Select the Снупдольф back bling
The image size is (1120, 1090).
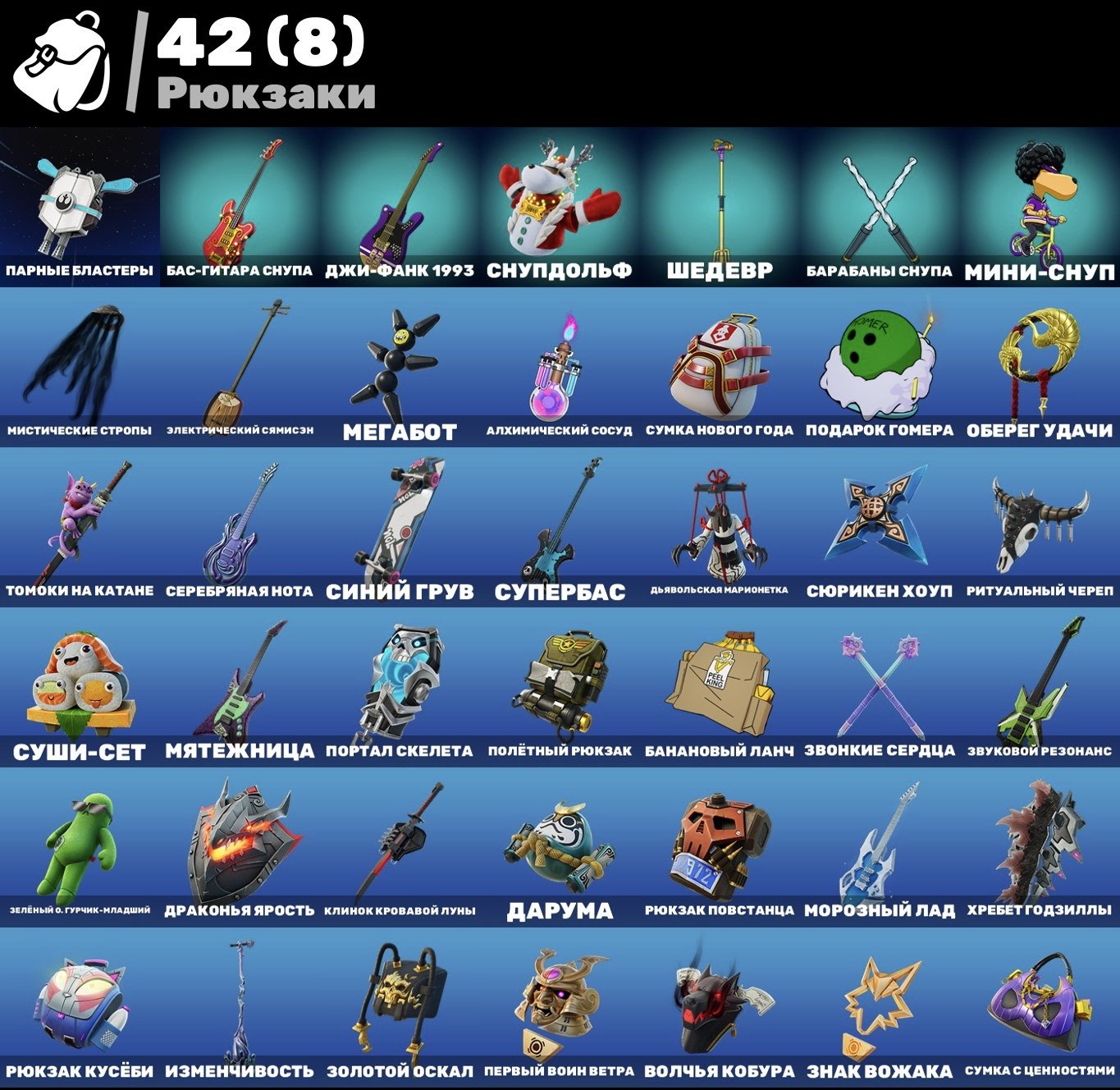[558, 197]
